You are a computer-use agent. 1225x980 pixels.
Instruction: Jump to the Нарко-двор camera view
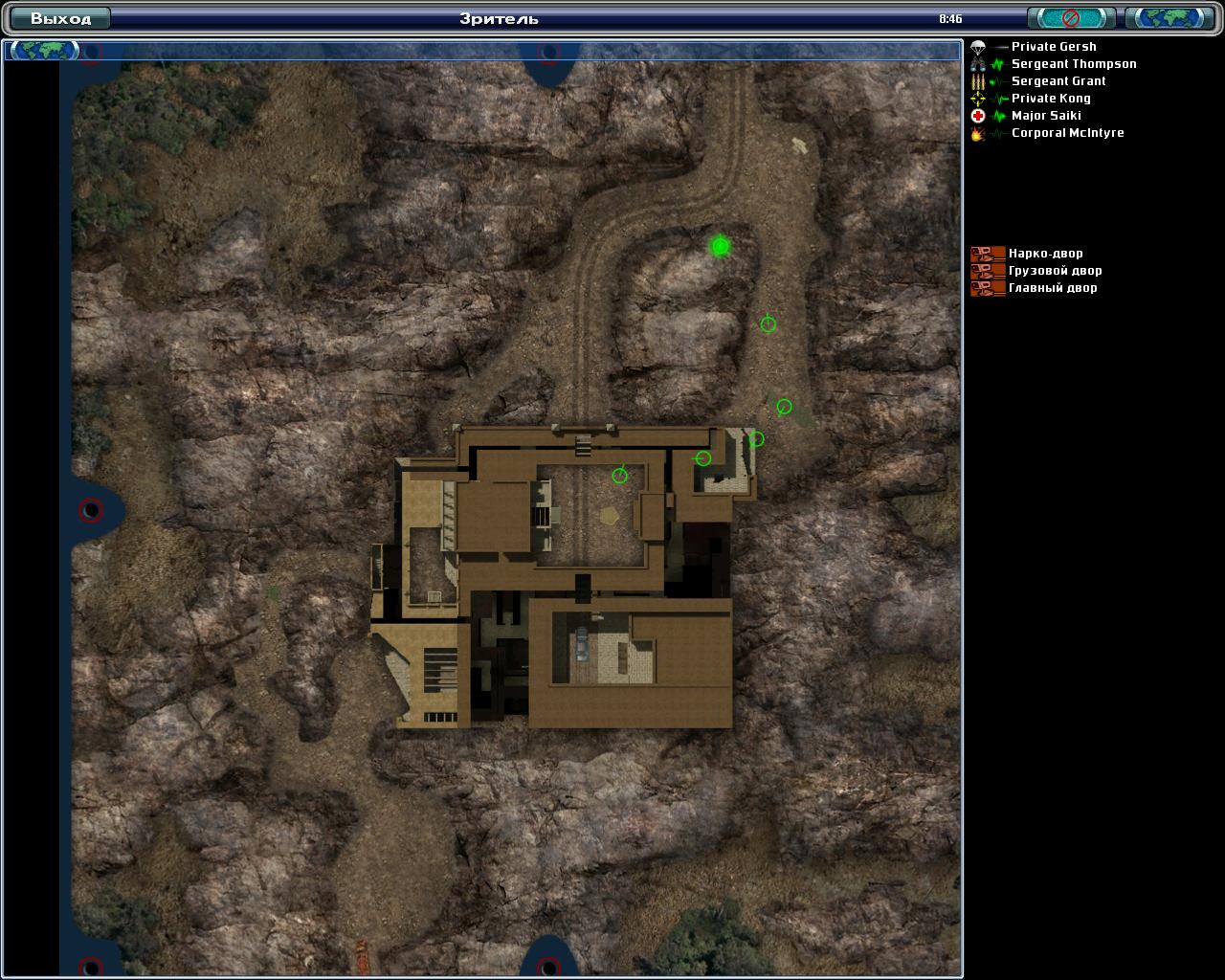click(1045, 254)
